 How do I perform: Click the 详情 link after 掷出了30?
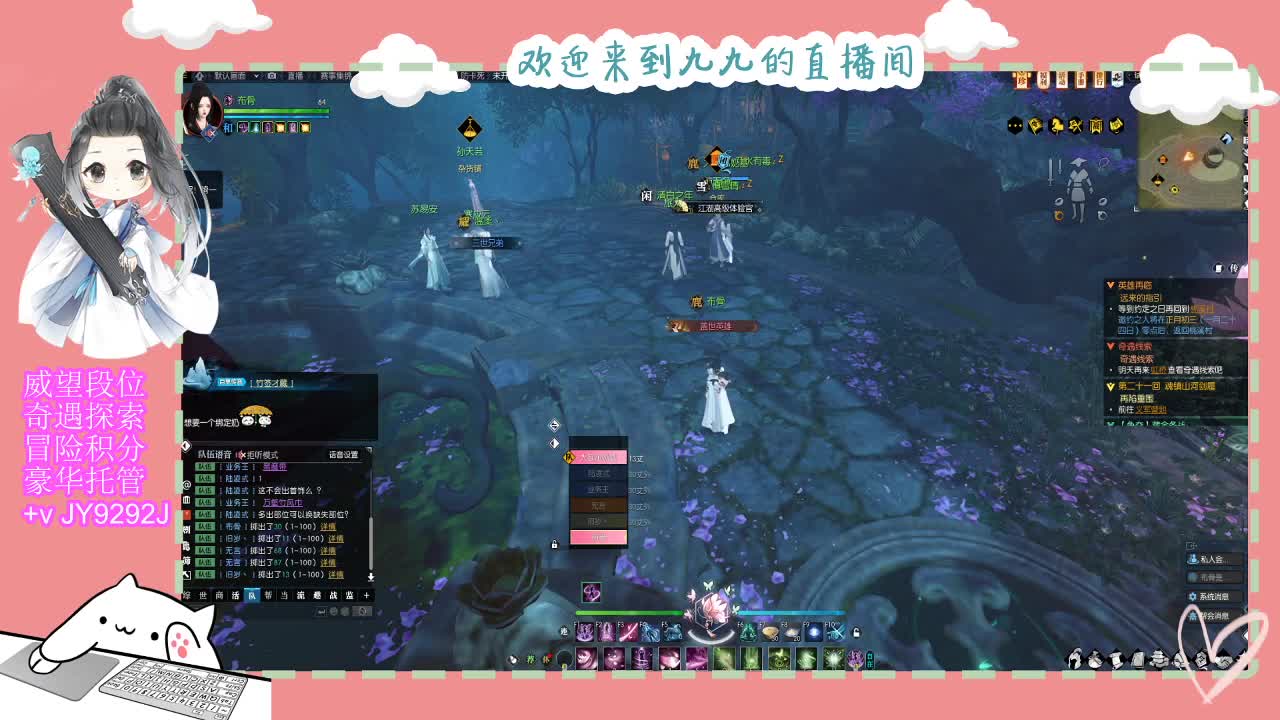coord(327,527)
